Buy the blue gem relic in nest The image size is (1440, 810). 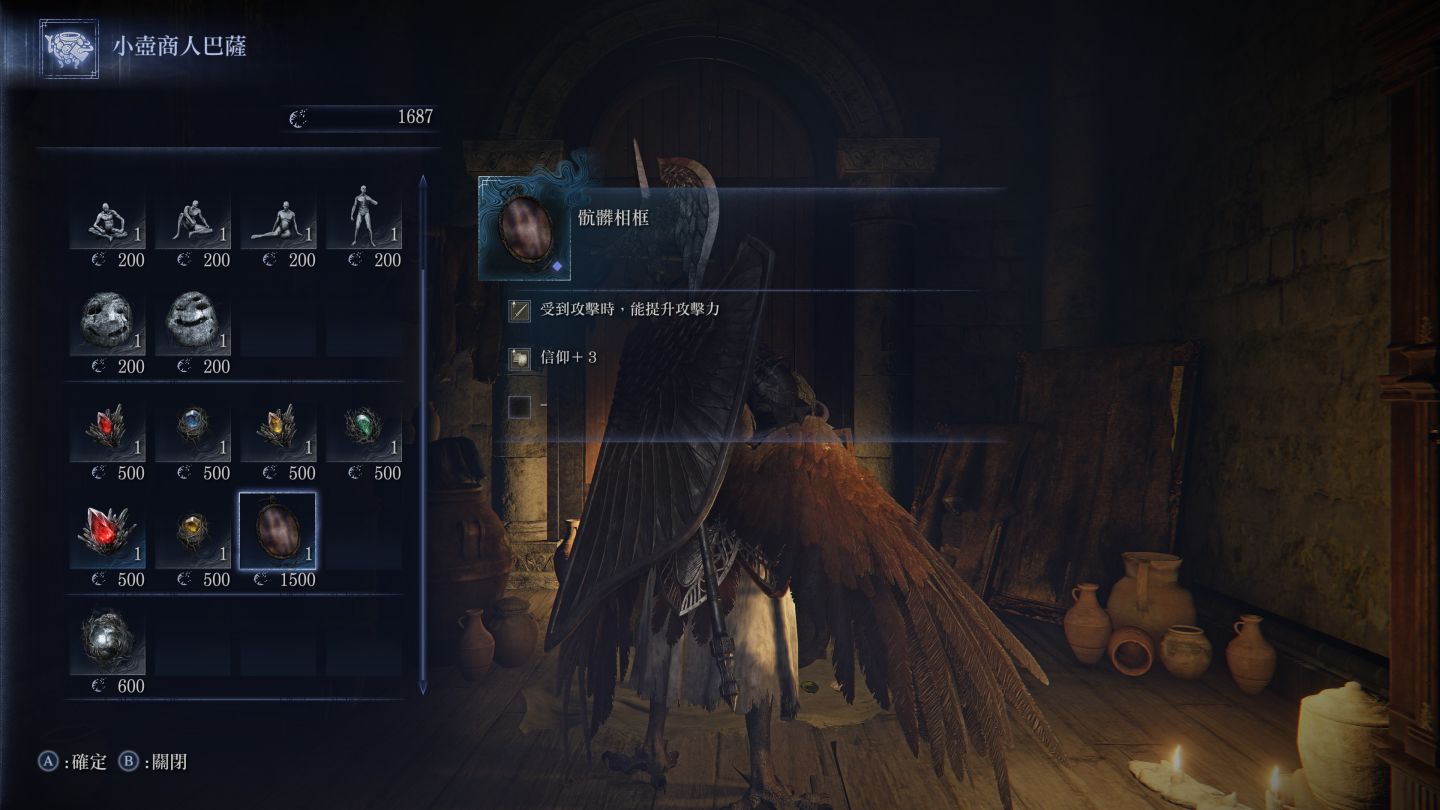tap(192, 430)
